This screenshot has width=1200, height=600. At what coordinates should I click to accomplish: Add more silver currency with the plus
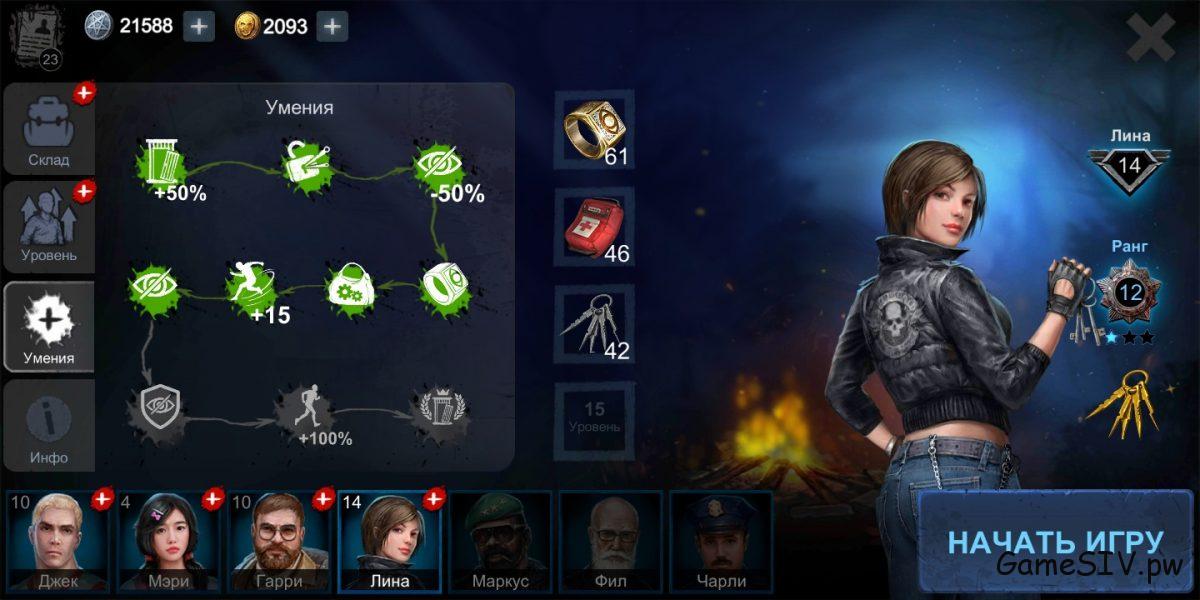pos(199,26)
